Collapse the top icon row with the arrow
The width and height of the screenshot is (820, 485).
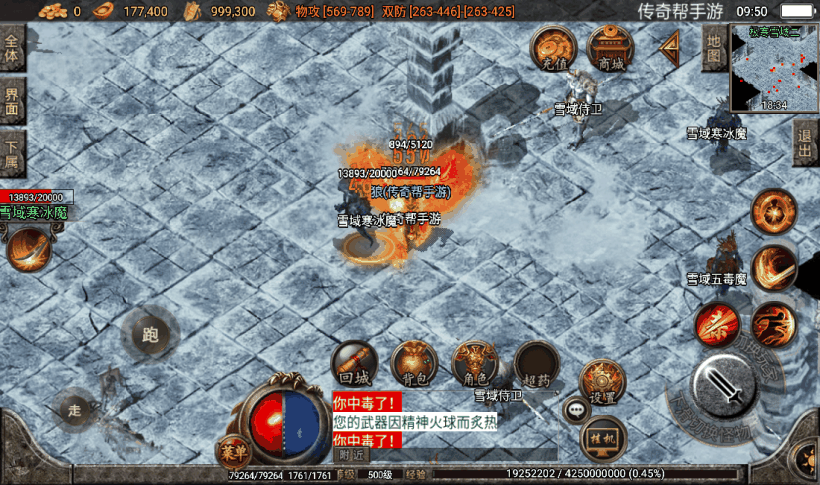point(669,48)
